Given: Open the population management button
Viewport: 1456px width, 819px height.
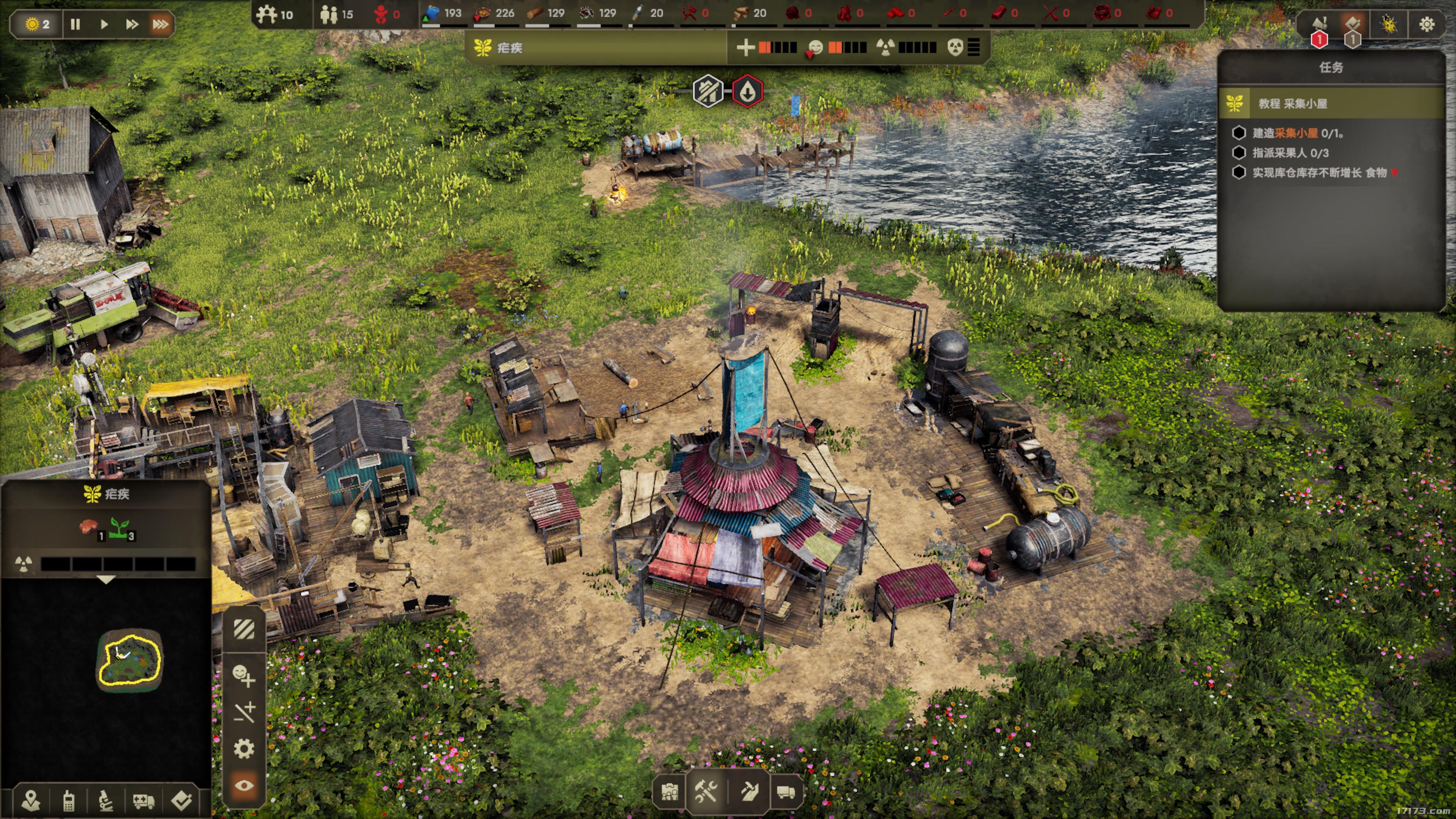Looking at the screenshot, I should point(670,791).
